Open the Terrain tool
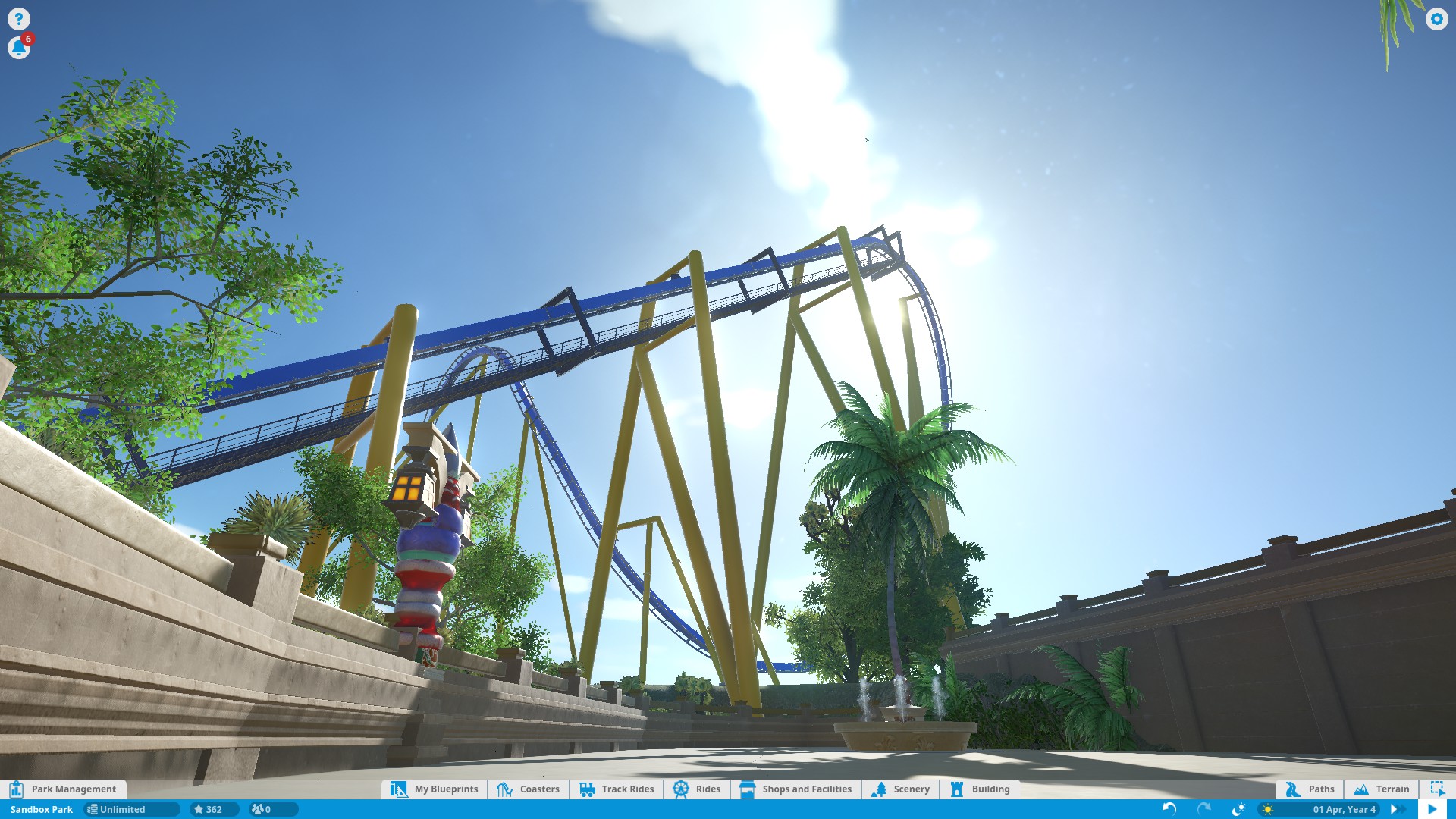1456x819 pixels. [x=1382, y=789]
